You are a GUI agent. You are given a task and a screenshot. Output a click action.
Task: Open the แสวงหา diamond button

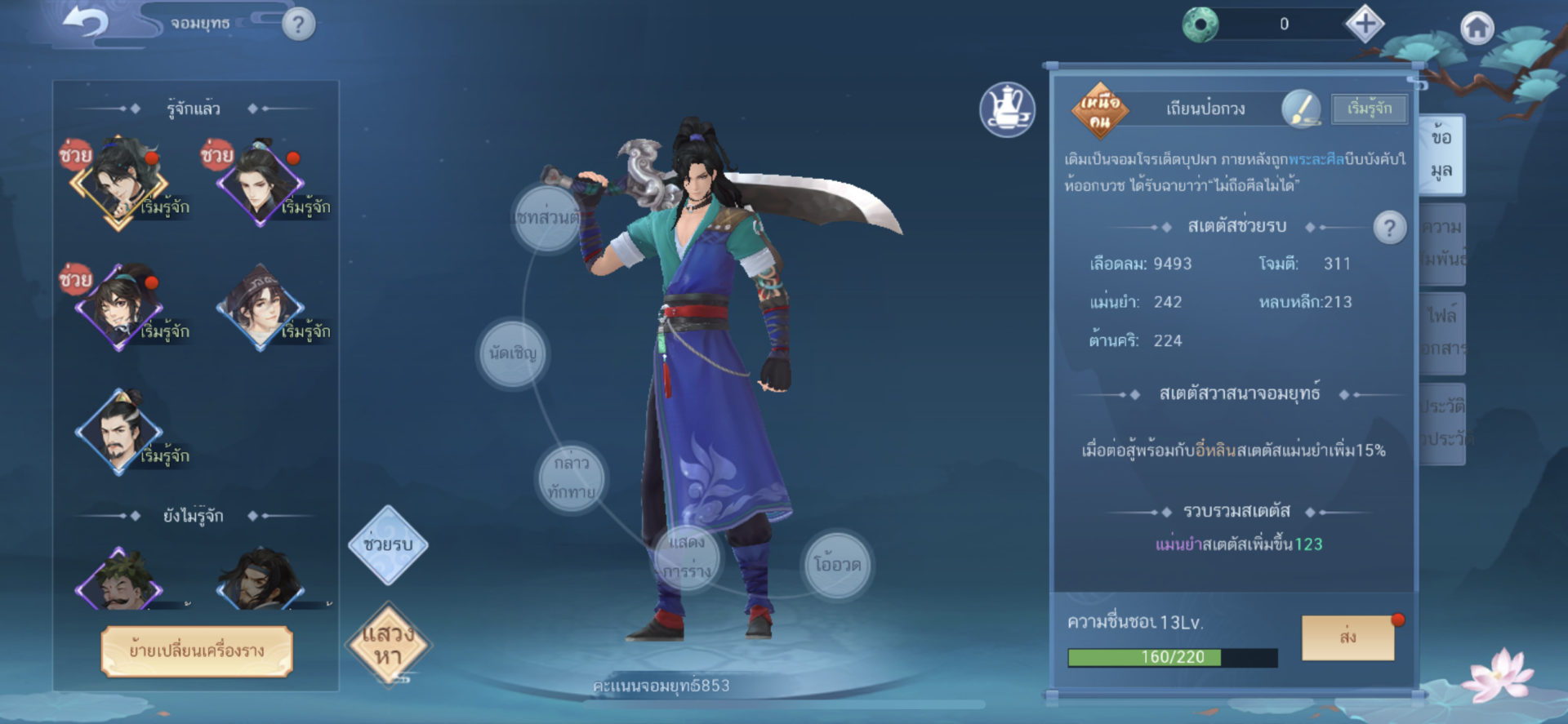point(388,645)
